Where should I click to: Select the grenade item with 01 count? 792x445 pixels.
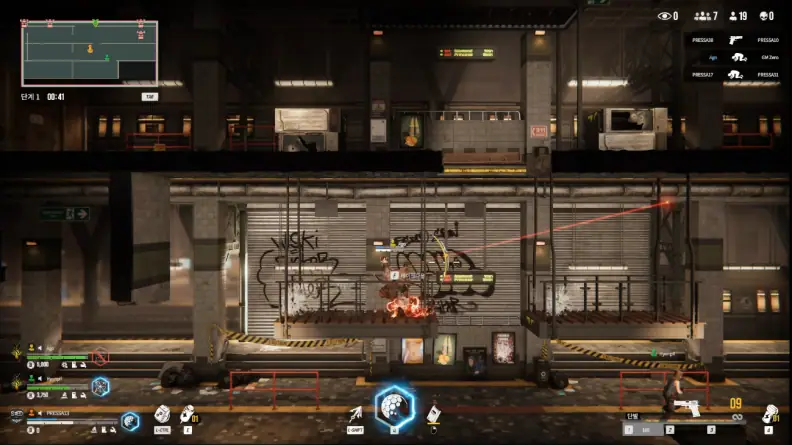pyautogui.click(x=187, y=414)
